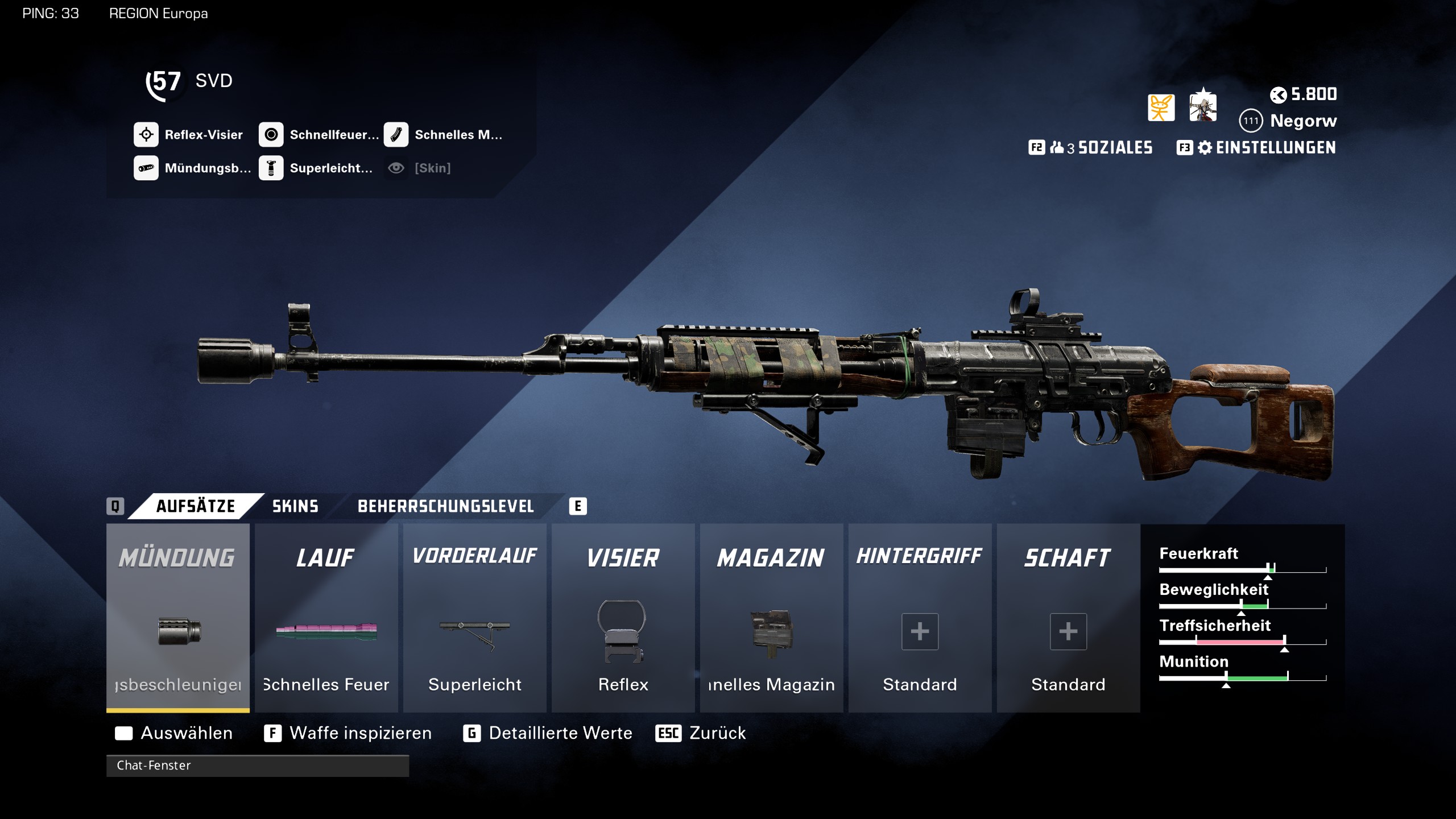
Task: Open the Schnelles Magazin attachment icon
Action: [x=396, y=135]
